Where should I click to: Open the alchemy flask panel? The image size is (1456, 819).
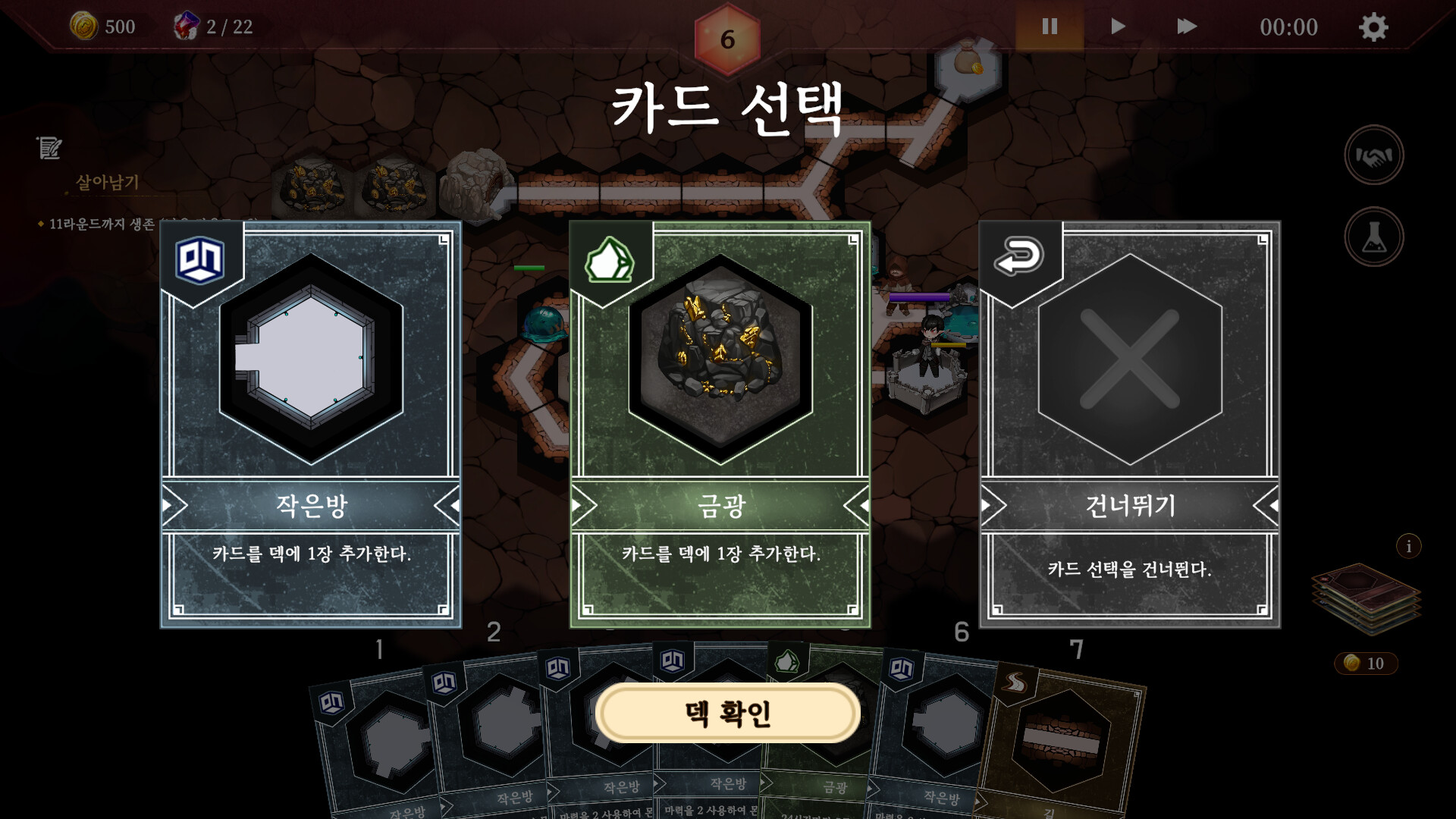pyautogui.click(x=1376, y=236)
